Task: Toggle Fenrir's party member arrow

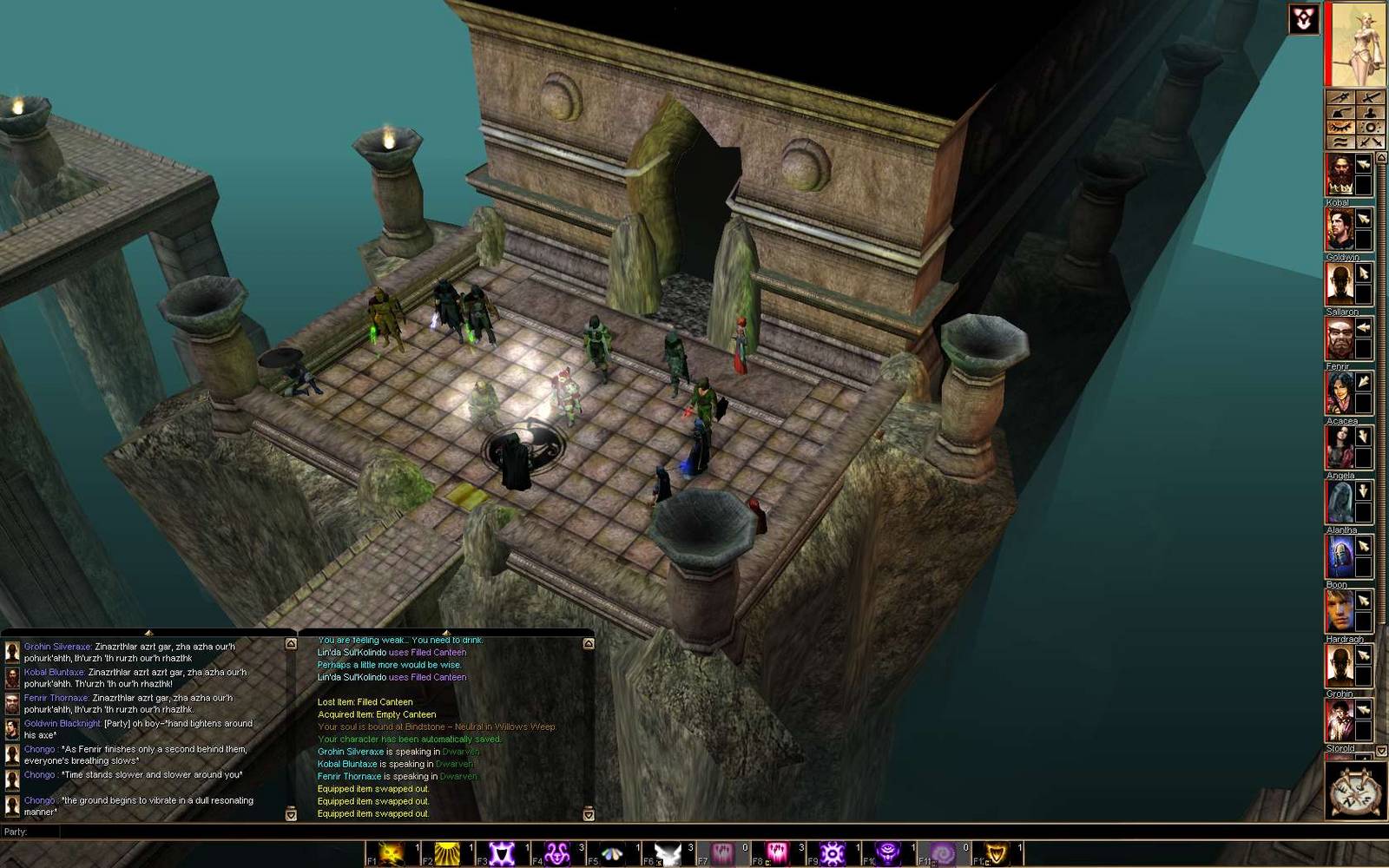Action: 1363,379
